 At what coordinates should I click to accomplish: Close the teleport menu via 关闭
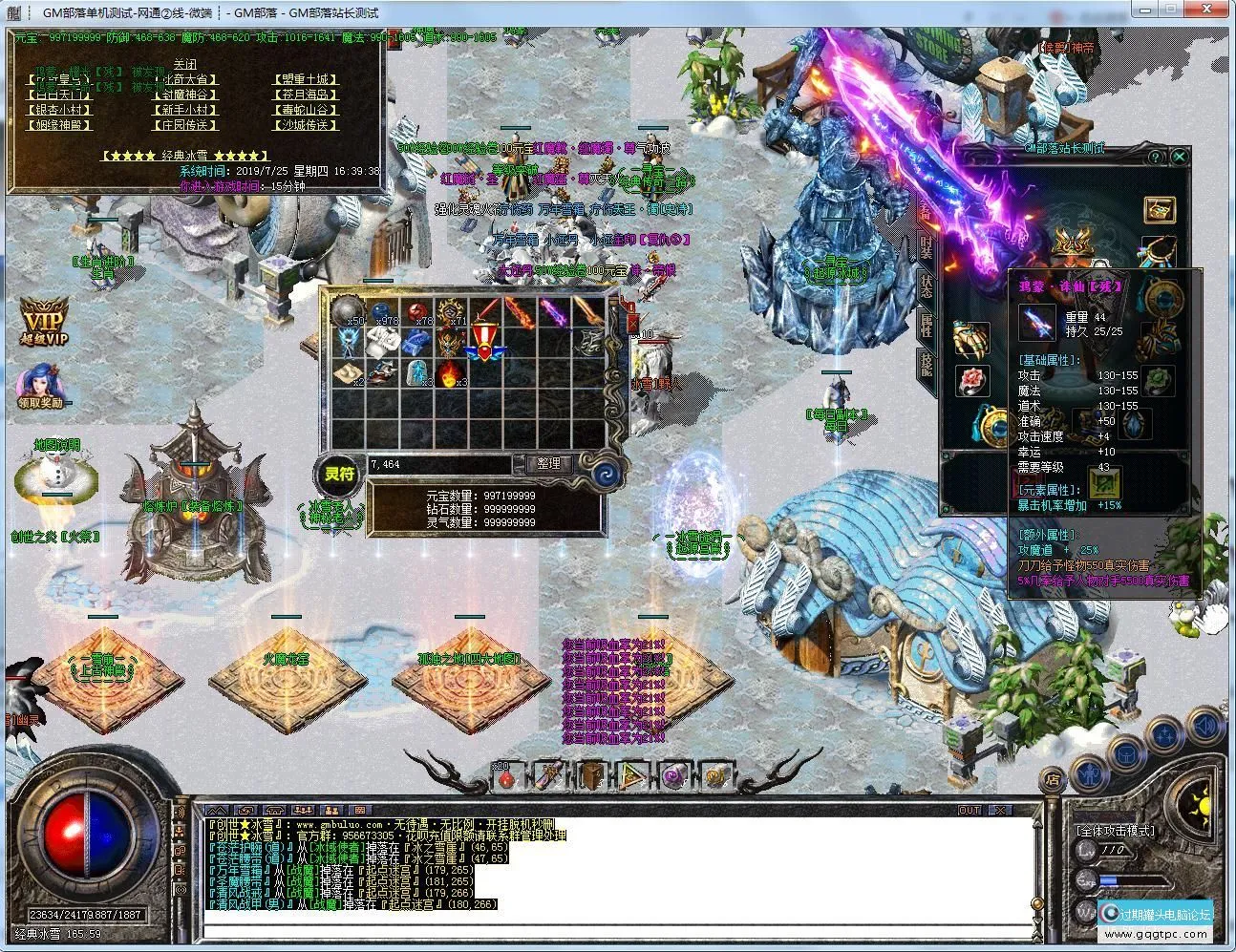click(184, 65)
